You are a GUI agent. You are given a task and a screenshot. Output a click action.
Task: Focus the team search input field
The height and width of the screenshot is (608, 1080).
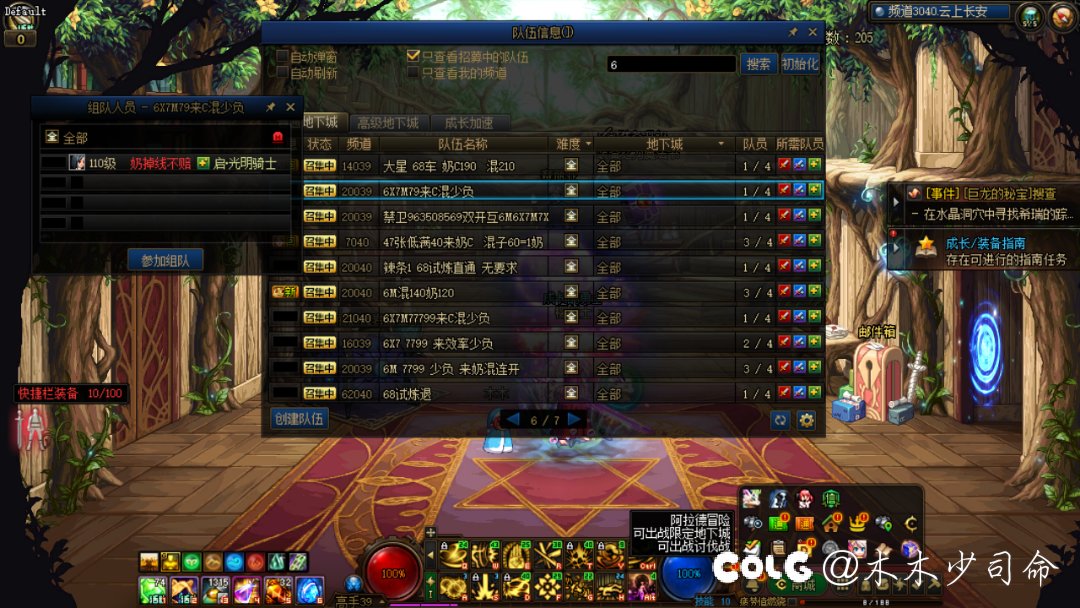(671, 64)
